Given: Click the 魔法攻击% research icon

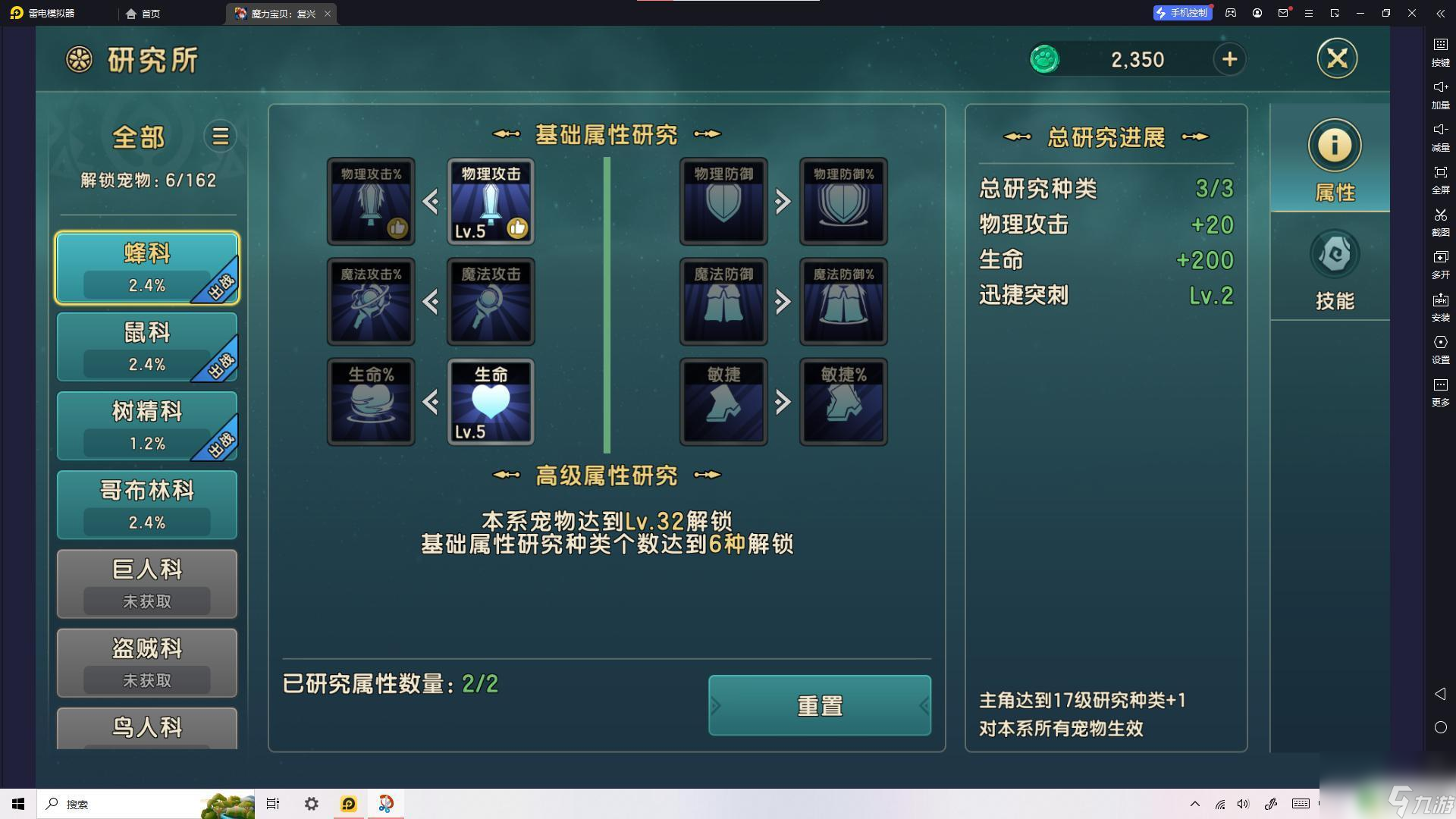Looking at the screenshot, I should point(370,301).
